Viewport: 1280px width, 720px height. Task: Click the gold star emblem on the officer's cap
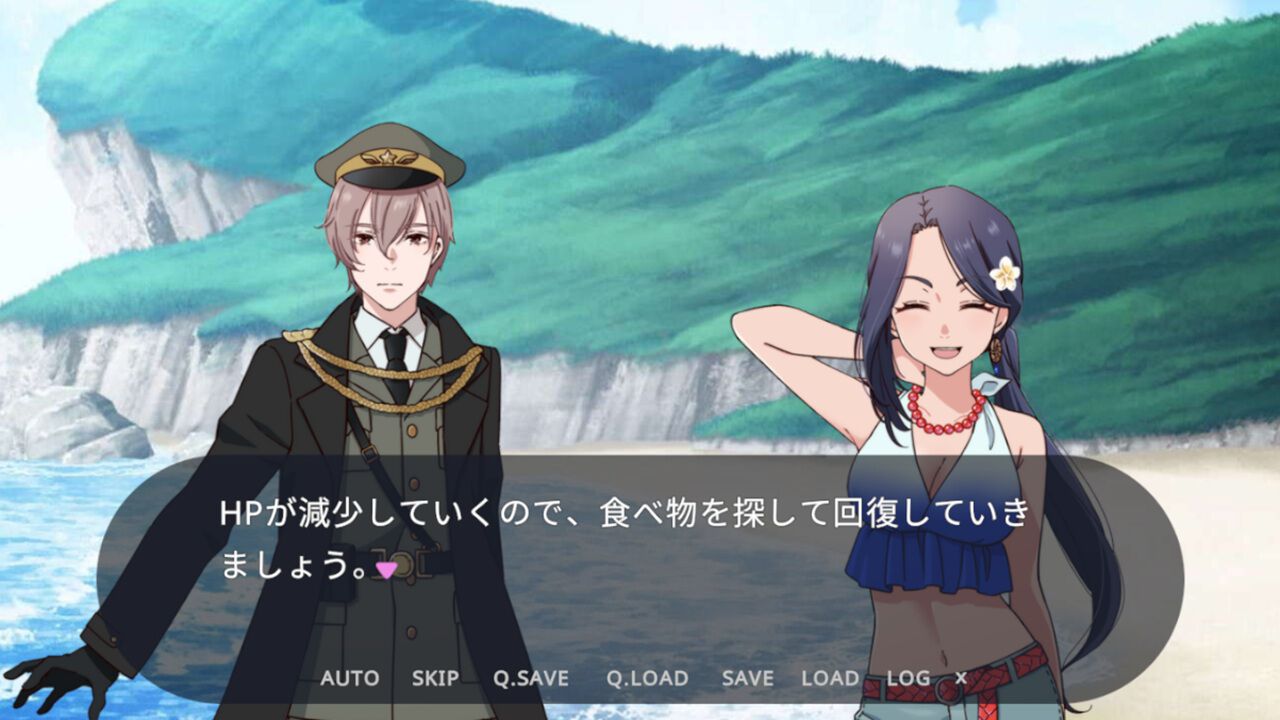(x=388, y=157)
